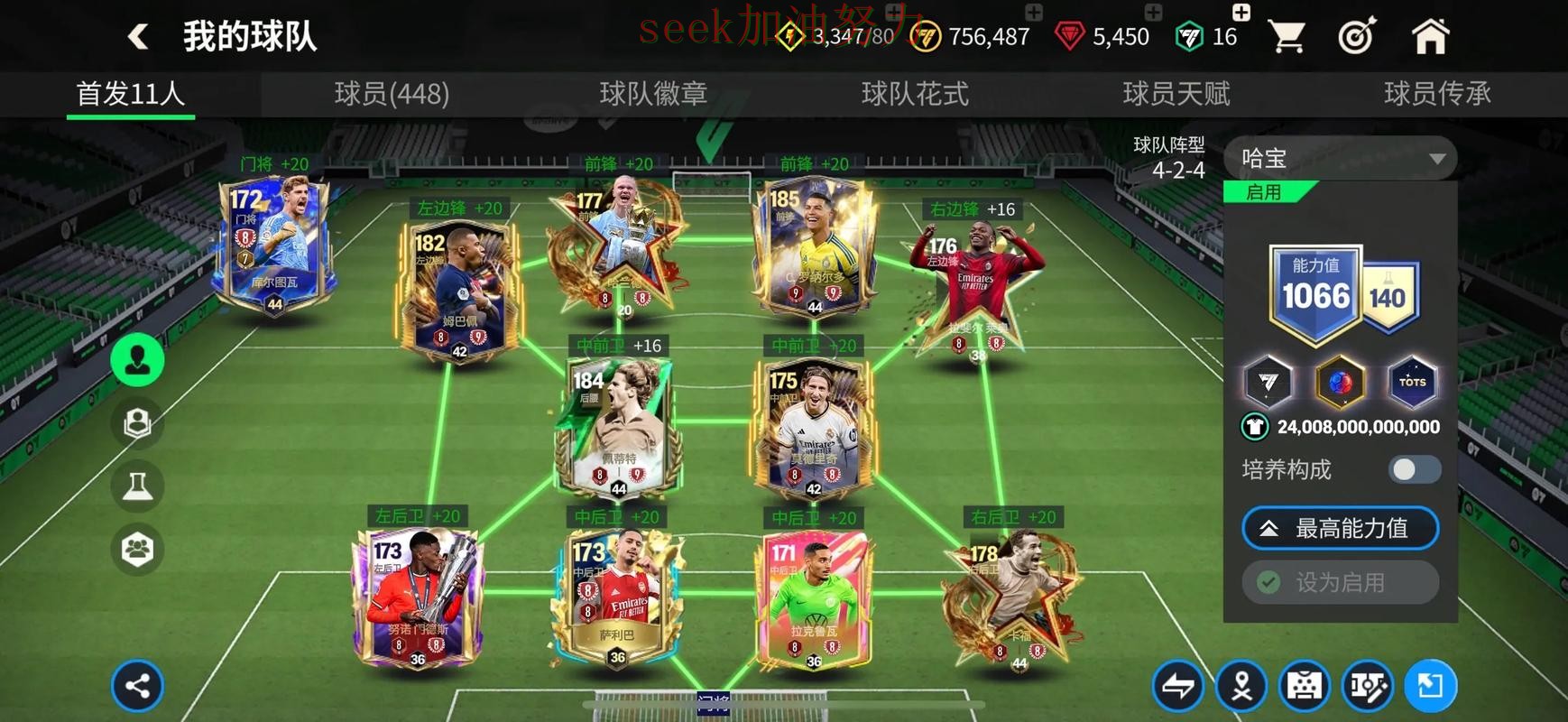Share the squad via share button
The image size is (1568, 722).
coord(137,686)
